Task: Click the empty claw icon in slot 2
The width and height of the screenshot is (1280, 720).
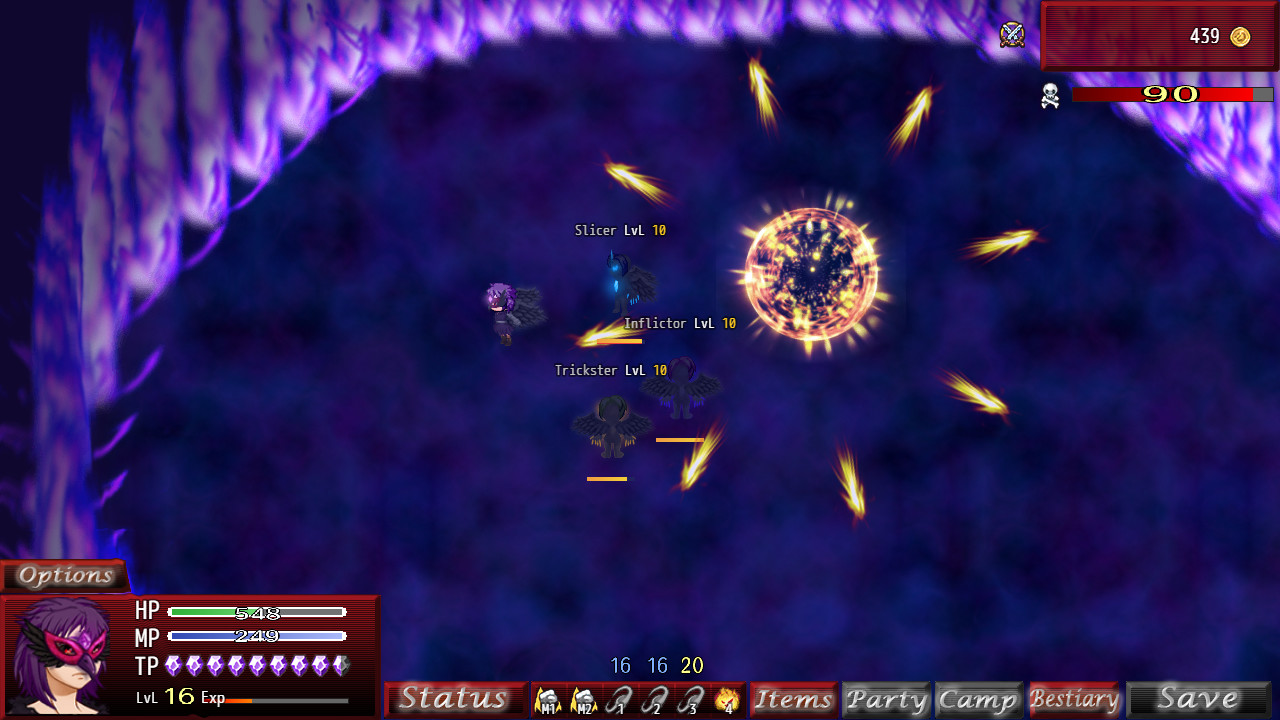Action: click(654, 700)
